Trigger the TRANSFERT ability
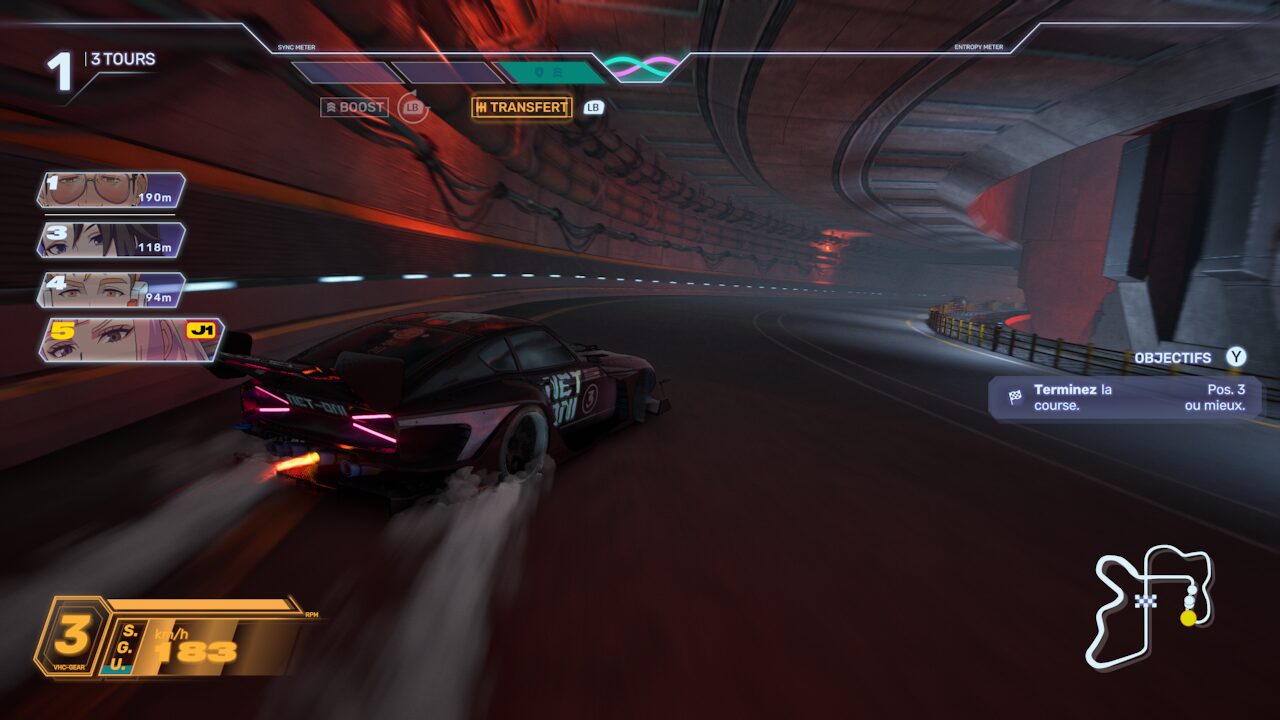 coord(521,107)
